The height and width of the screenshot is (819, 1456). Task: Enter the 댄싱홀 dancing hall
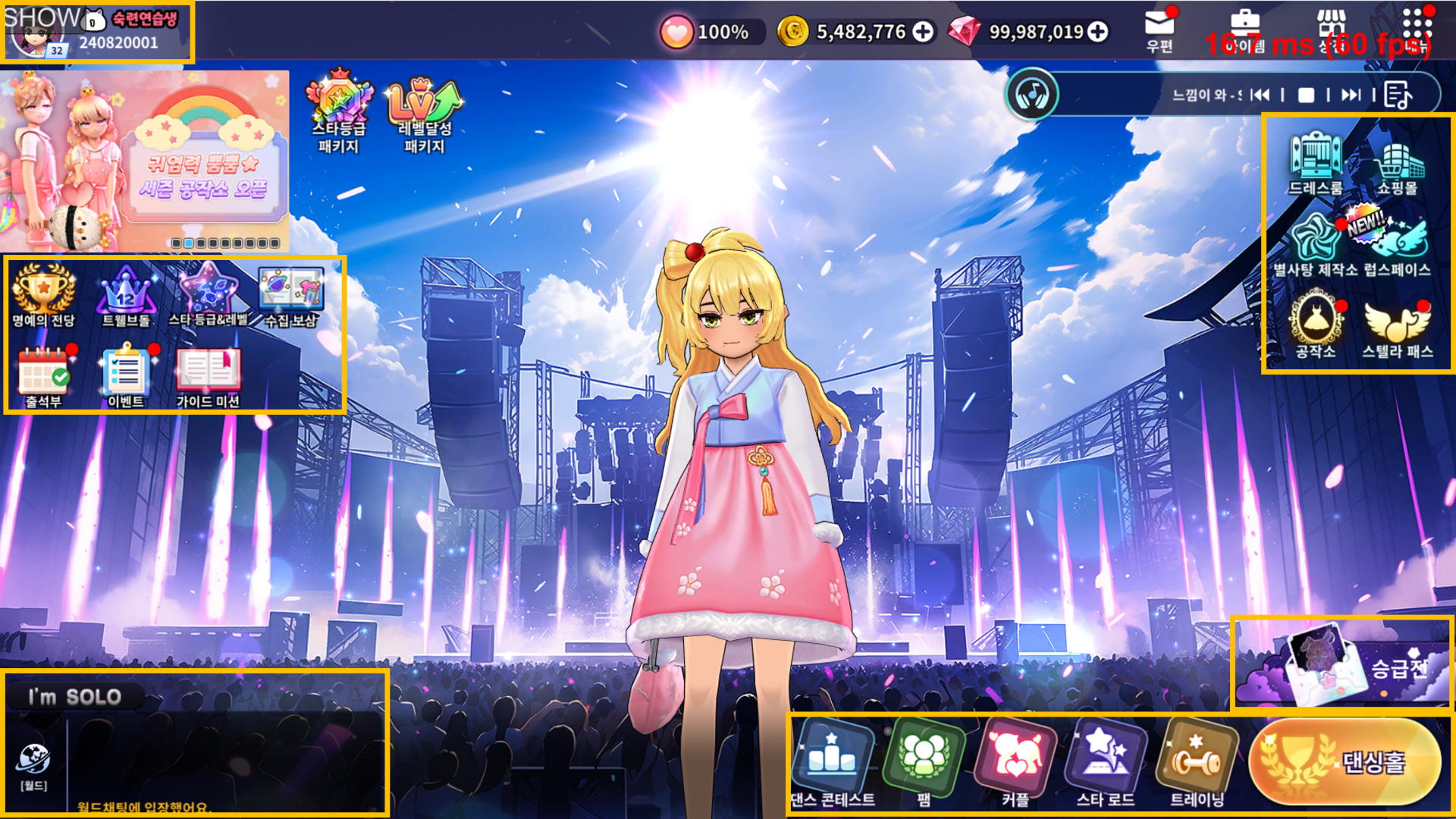[1345, 761]
